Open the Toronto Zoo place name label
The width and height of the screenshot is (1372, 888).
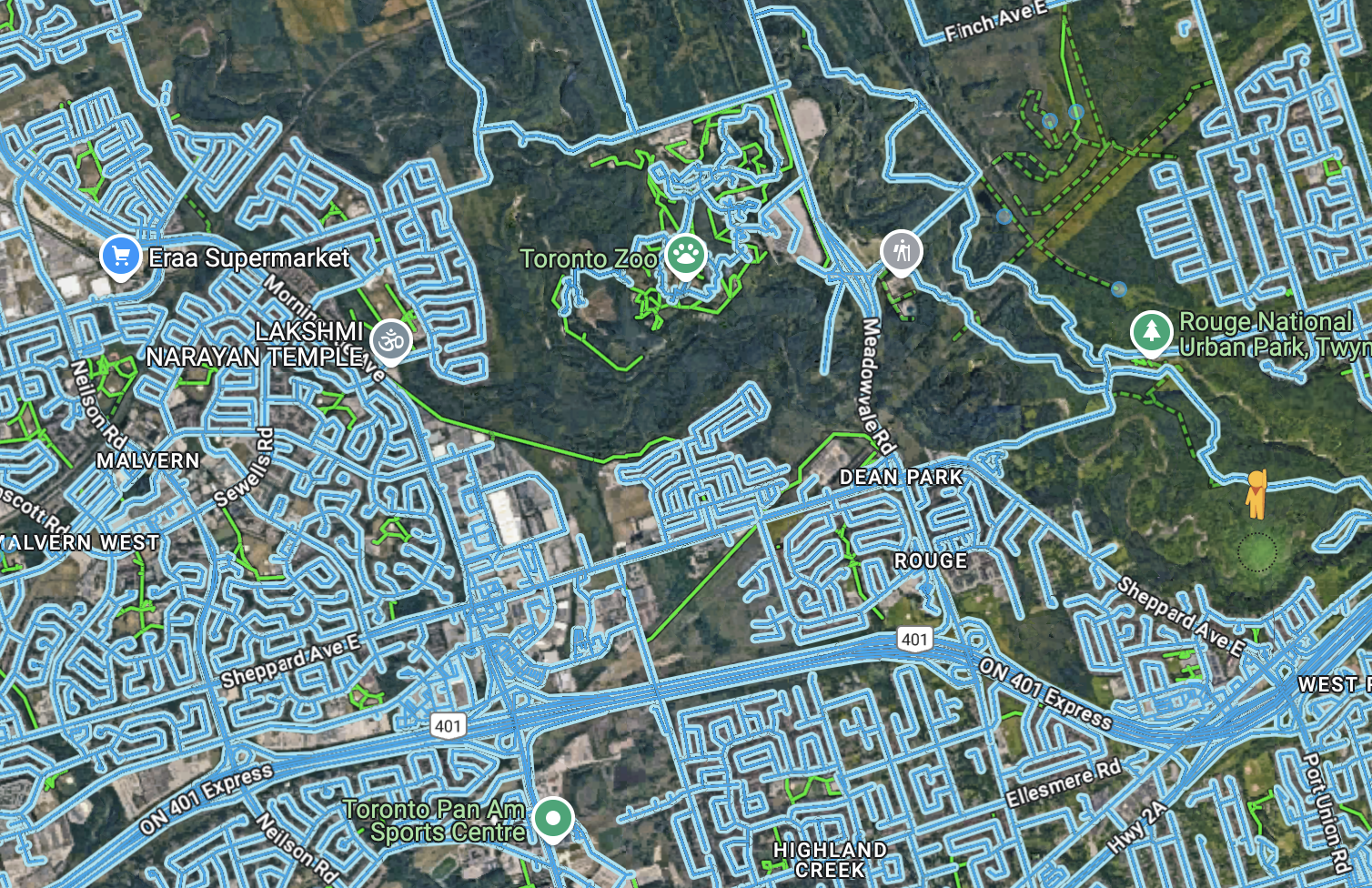click(x=587, y=258)
